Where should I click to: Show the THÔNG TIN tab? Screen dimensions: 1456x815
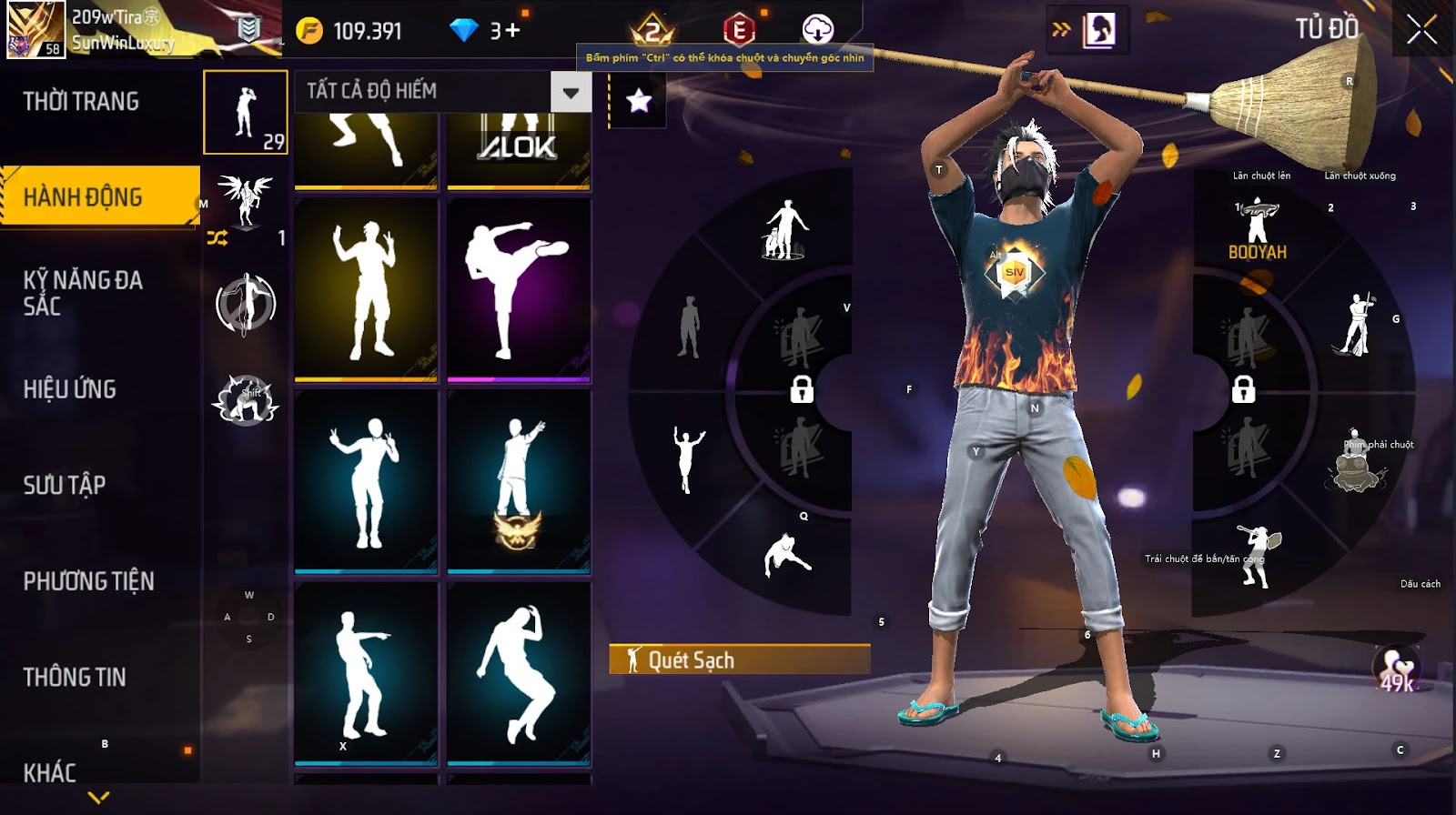click(75, 677)
